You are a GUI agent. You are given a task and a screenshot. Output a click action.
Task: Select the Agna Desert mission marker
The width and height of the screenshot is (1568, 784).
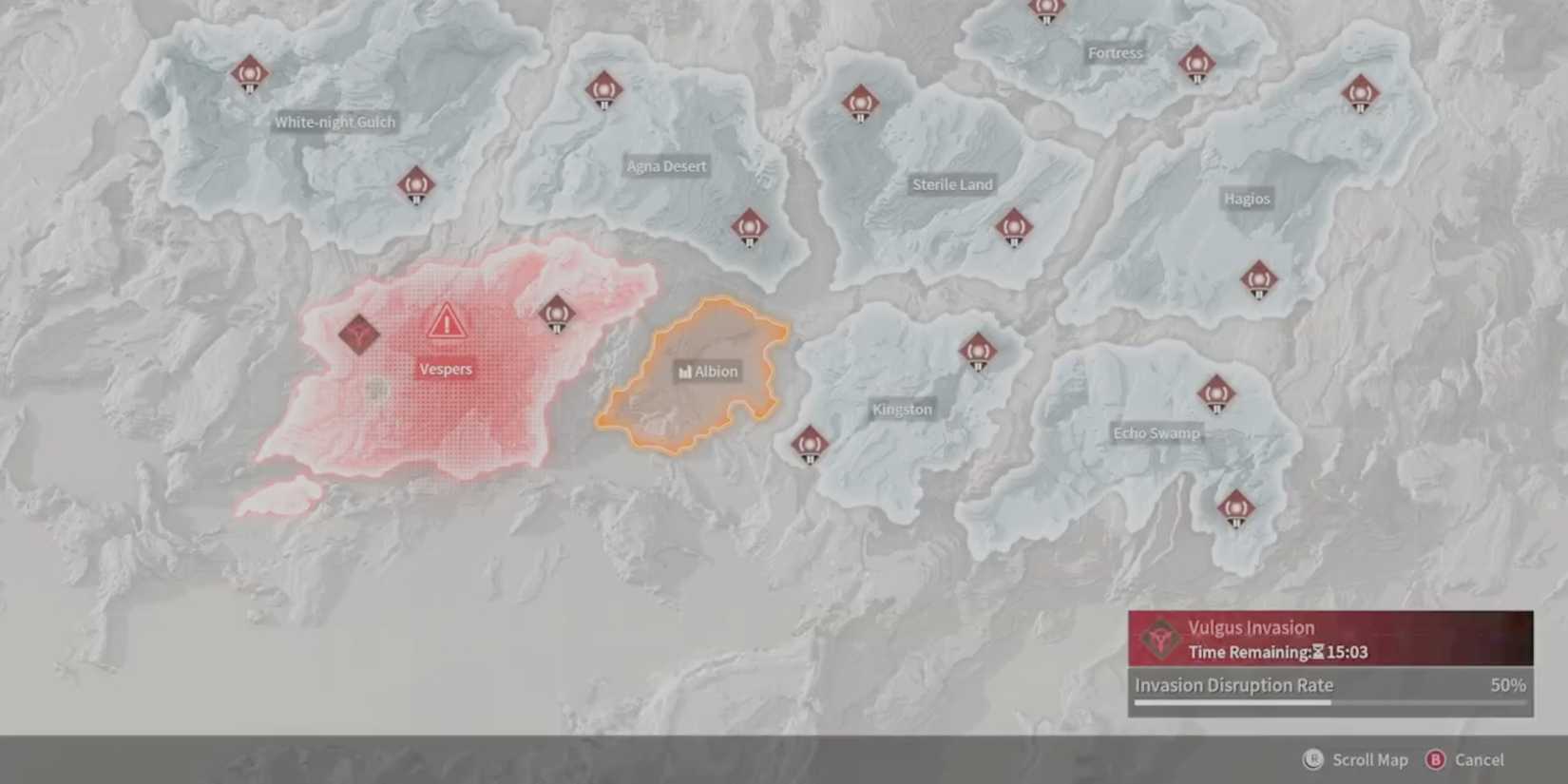point(603,90)
